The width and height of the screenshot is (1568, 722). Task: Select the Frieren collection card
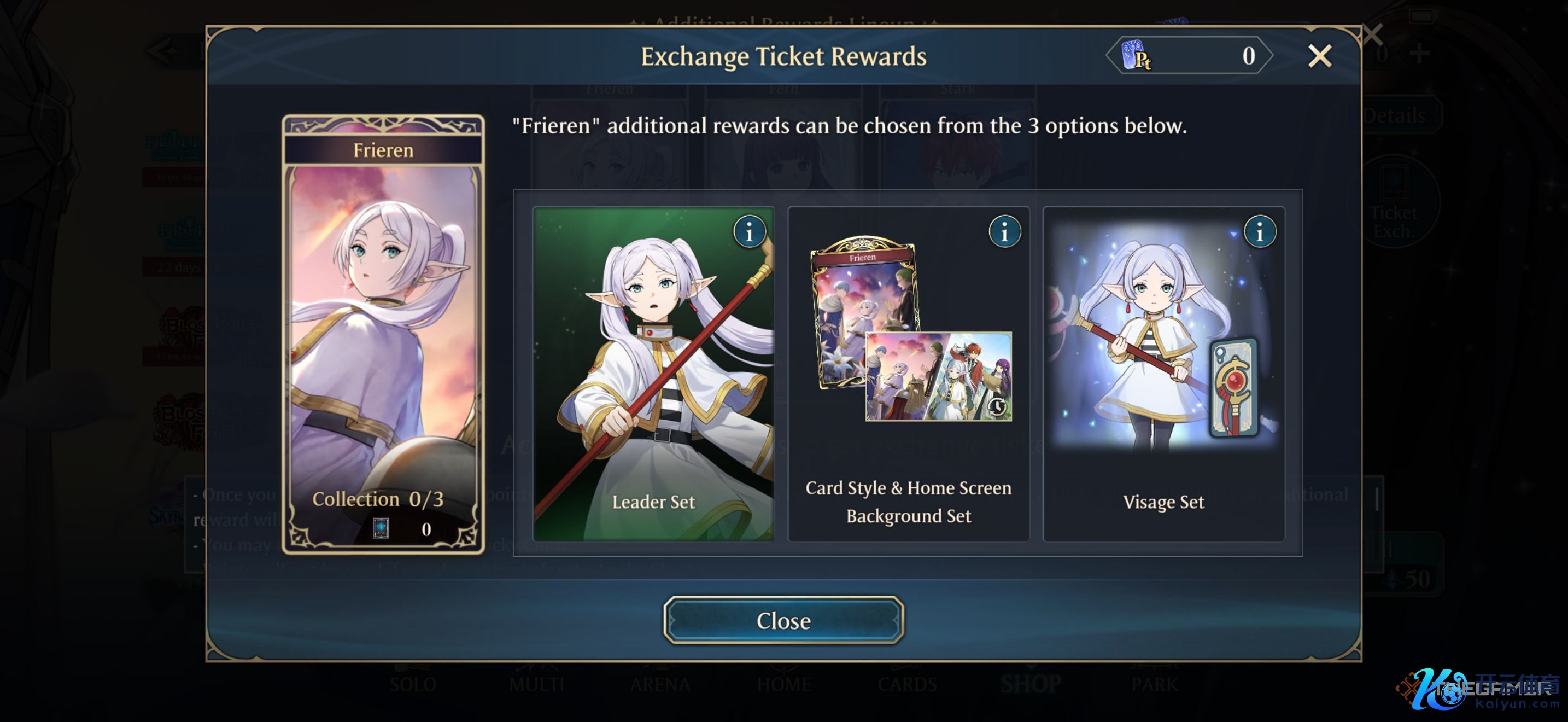coord(383,335)
